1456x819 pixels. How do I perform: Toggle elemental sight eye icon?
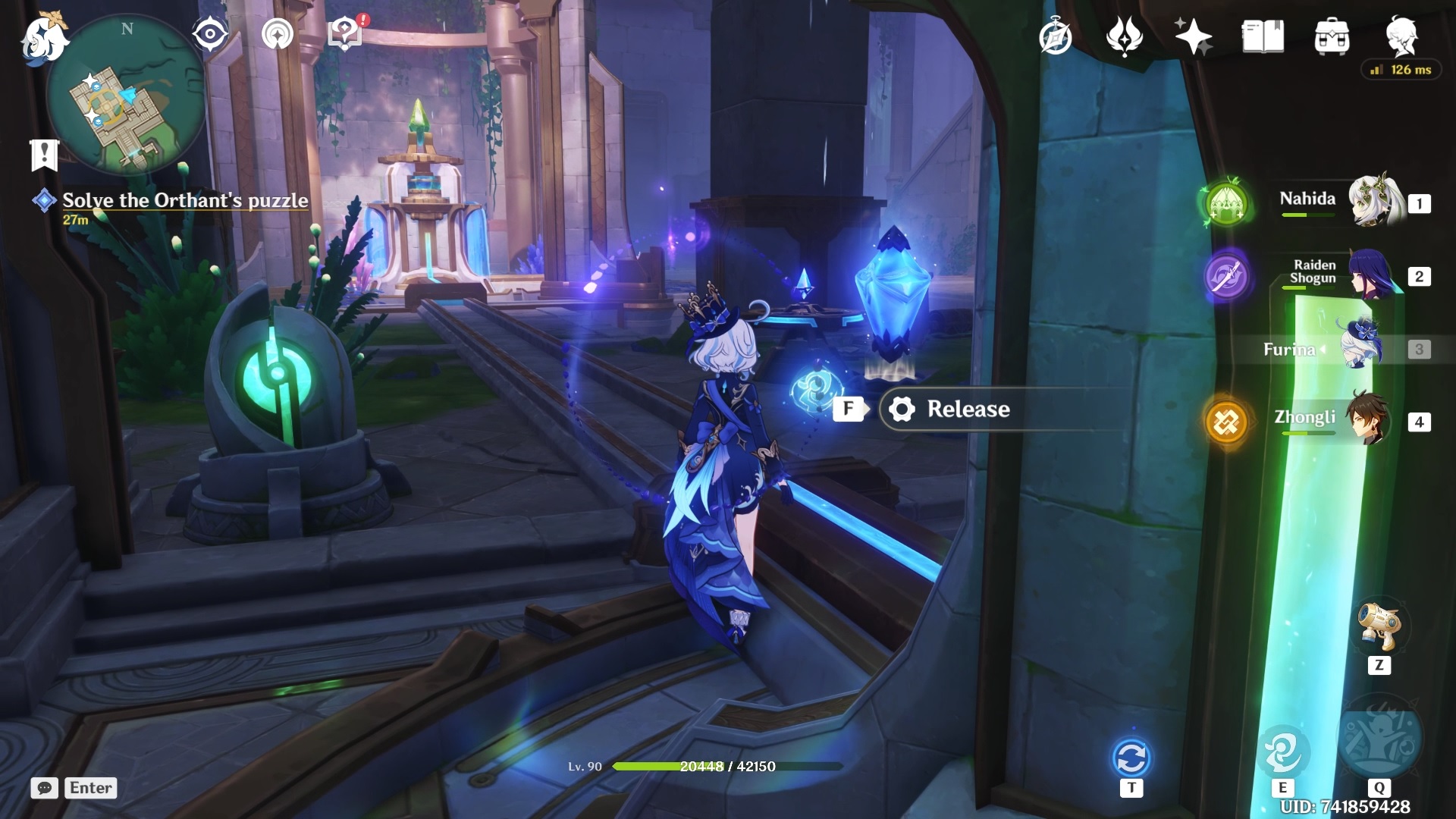(x=210, y=34)
